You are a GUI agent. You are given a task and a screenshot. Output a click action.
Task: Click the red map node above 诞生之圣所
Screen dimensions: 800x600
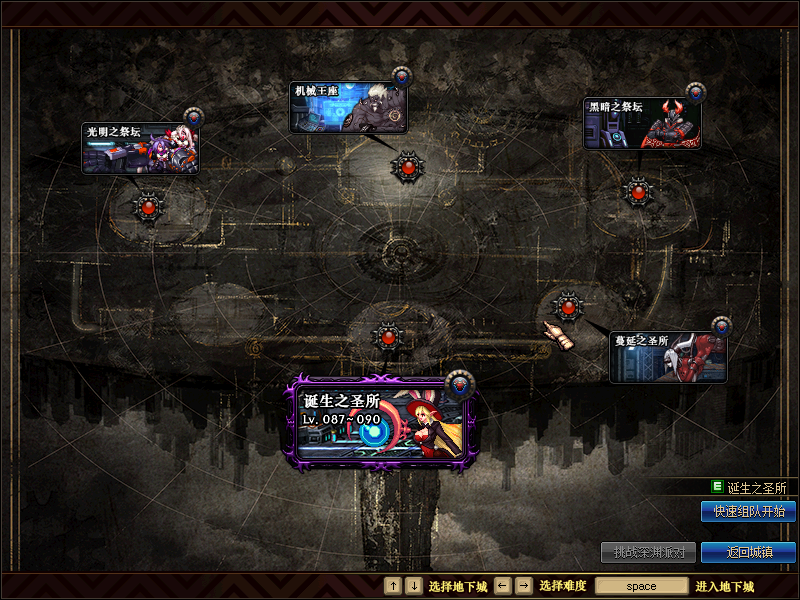pyautogui.click(x=388, y=337)
